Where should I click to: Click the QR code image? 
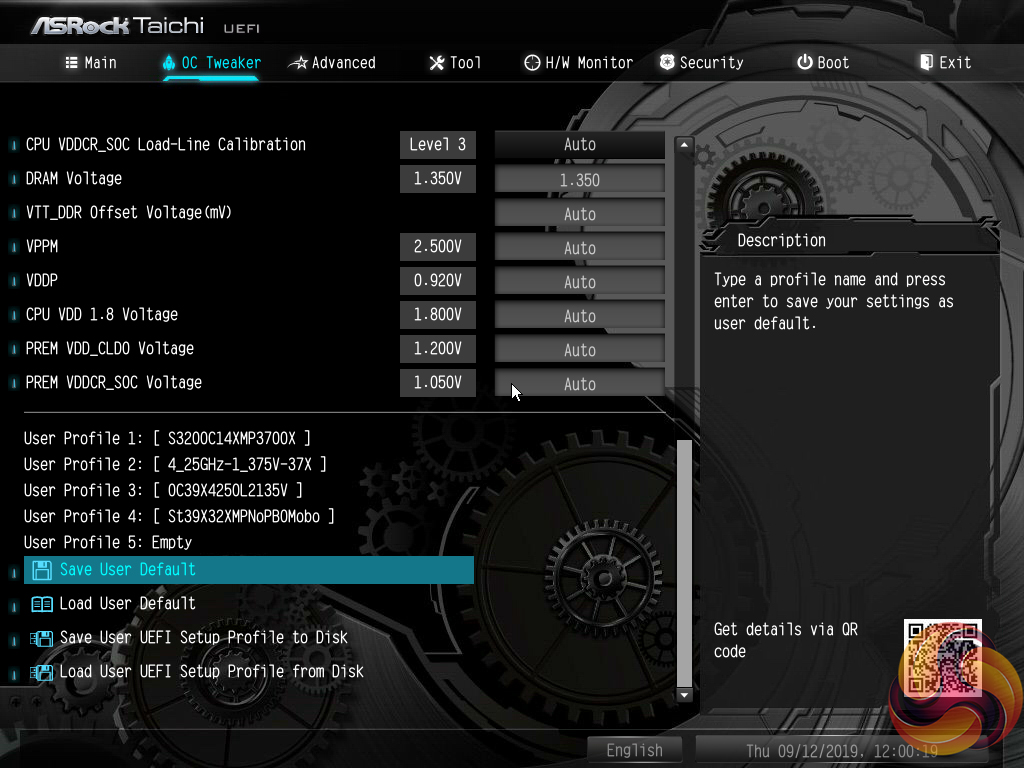943,657
